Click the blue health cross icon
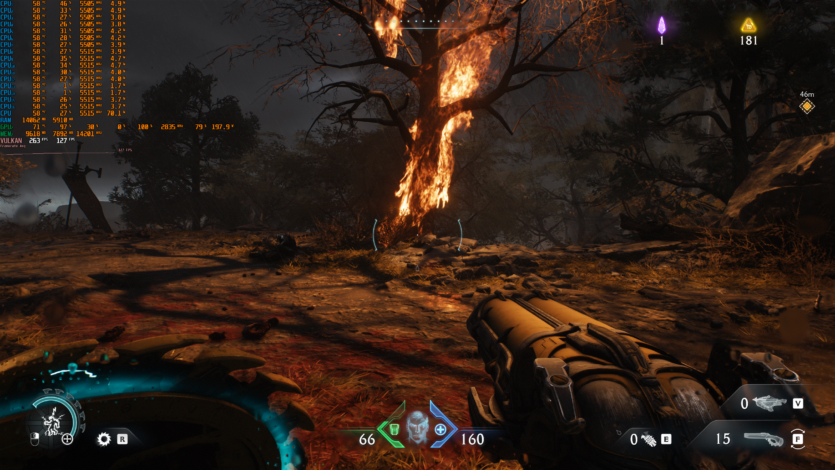Screen dimensions: 835x470 (440, 430)
